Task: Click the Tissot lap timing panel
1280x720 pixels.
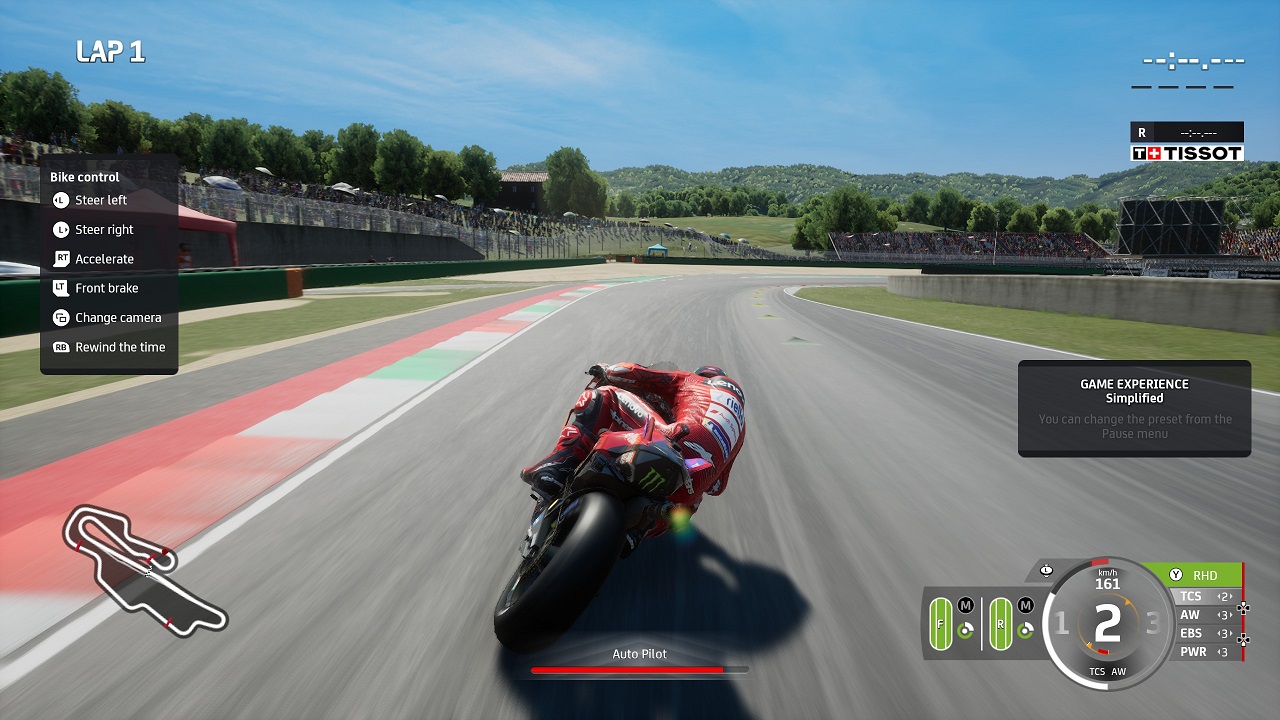Action: (x=1187, y=143)
